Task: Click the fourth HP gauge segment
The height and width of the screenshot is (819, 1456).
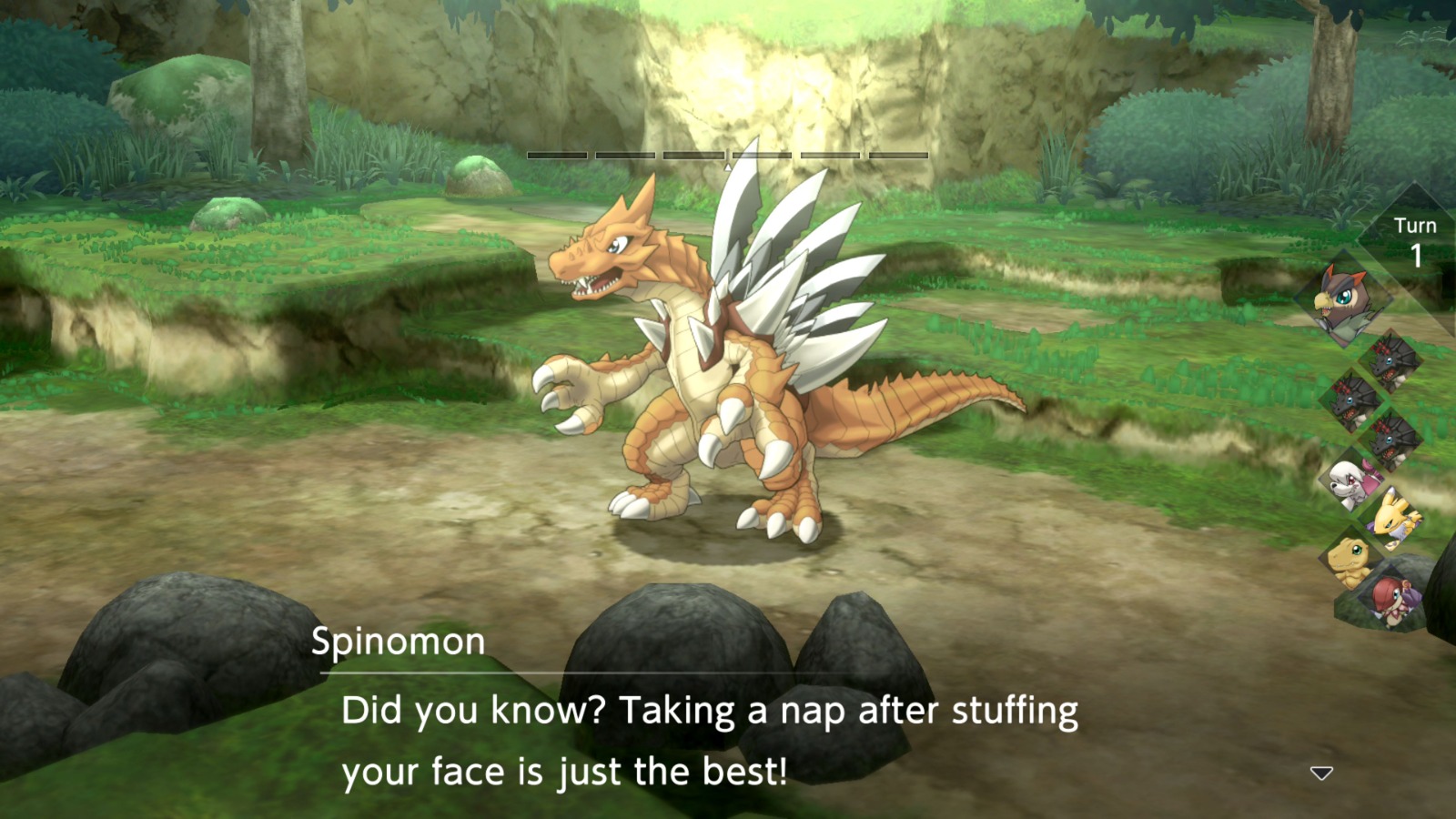Action: (x=761, y=156)
